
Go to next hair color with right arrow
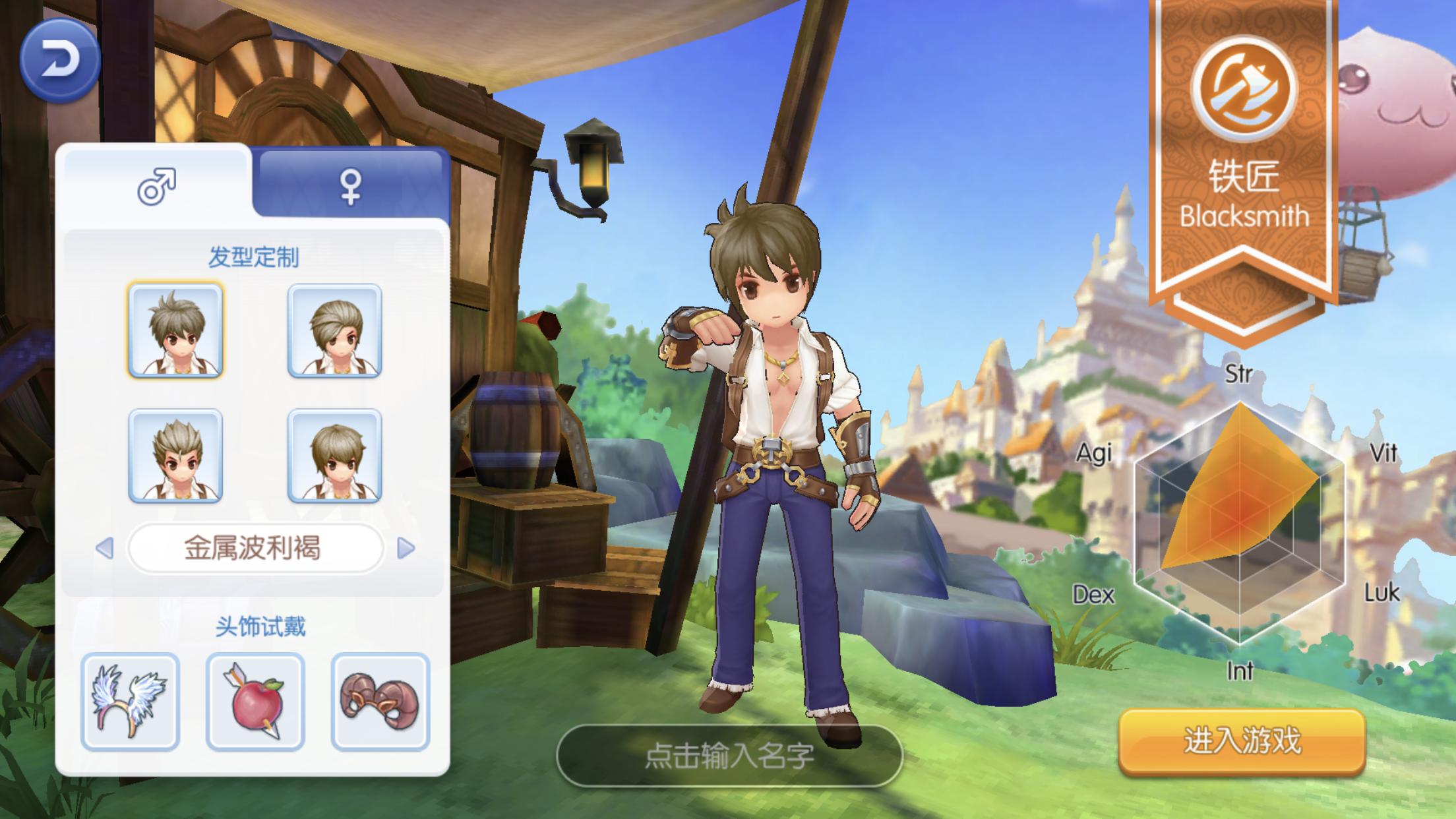(406, 548)
